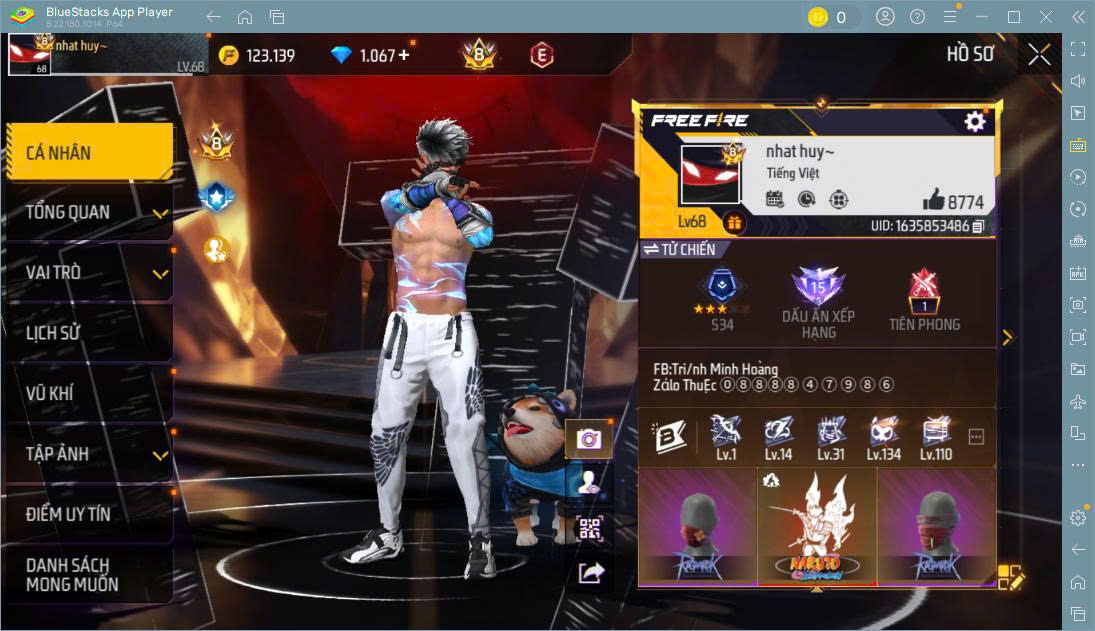Select the CÁ NHÂN tab
Screen dimensions: 1095x631
pyautogui.click(x=88, y=152)
